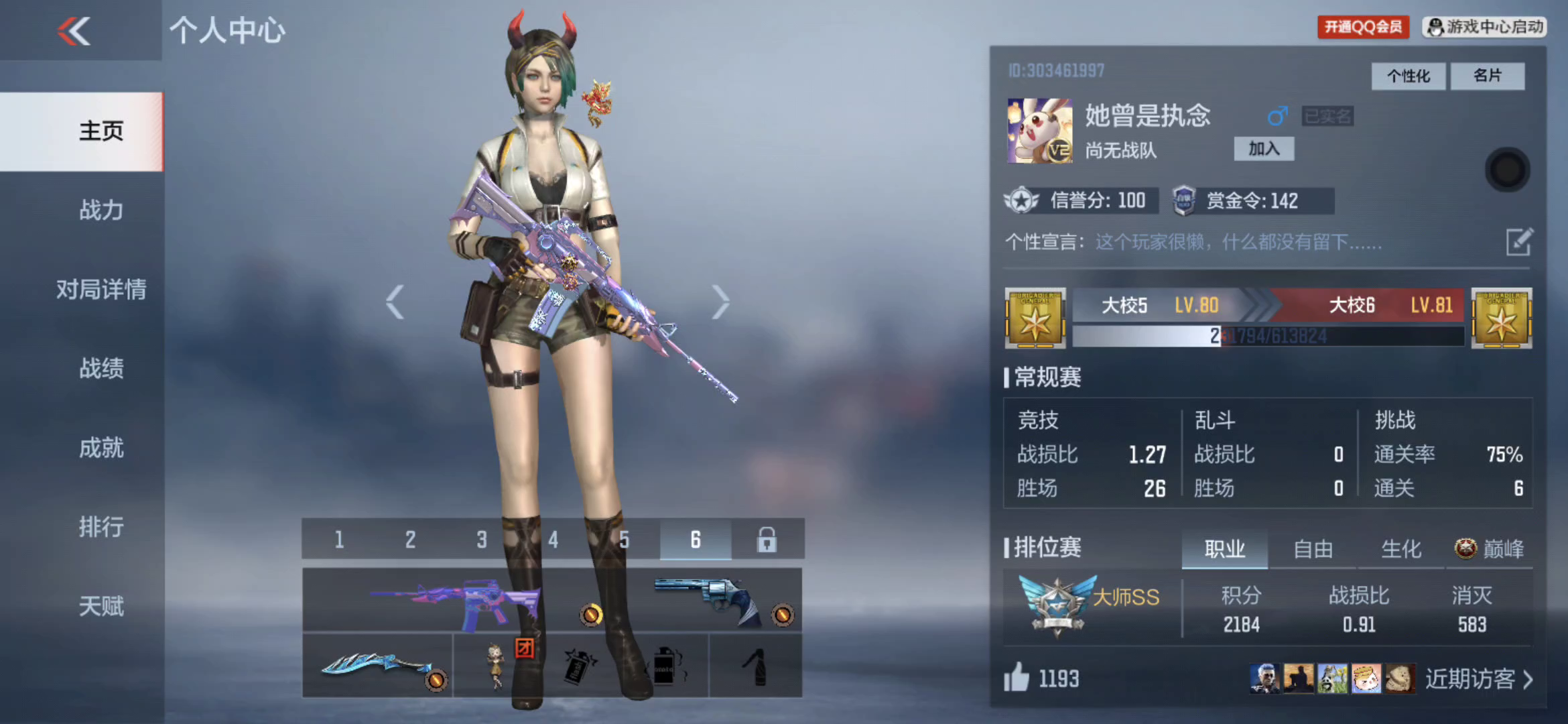View the 天赋 talents page
The image size is (1568, 724).
[x=101, y=605]
